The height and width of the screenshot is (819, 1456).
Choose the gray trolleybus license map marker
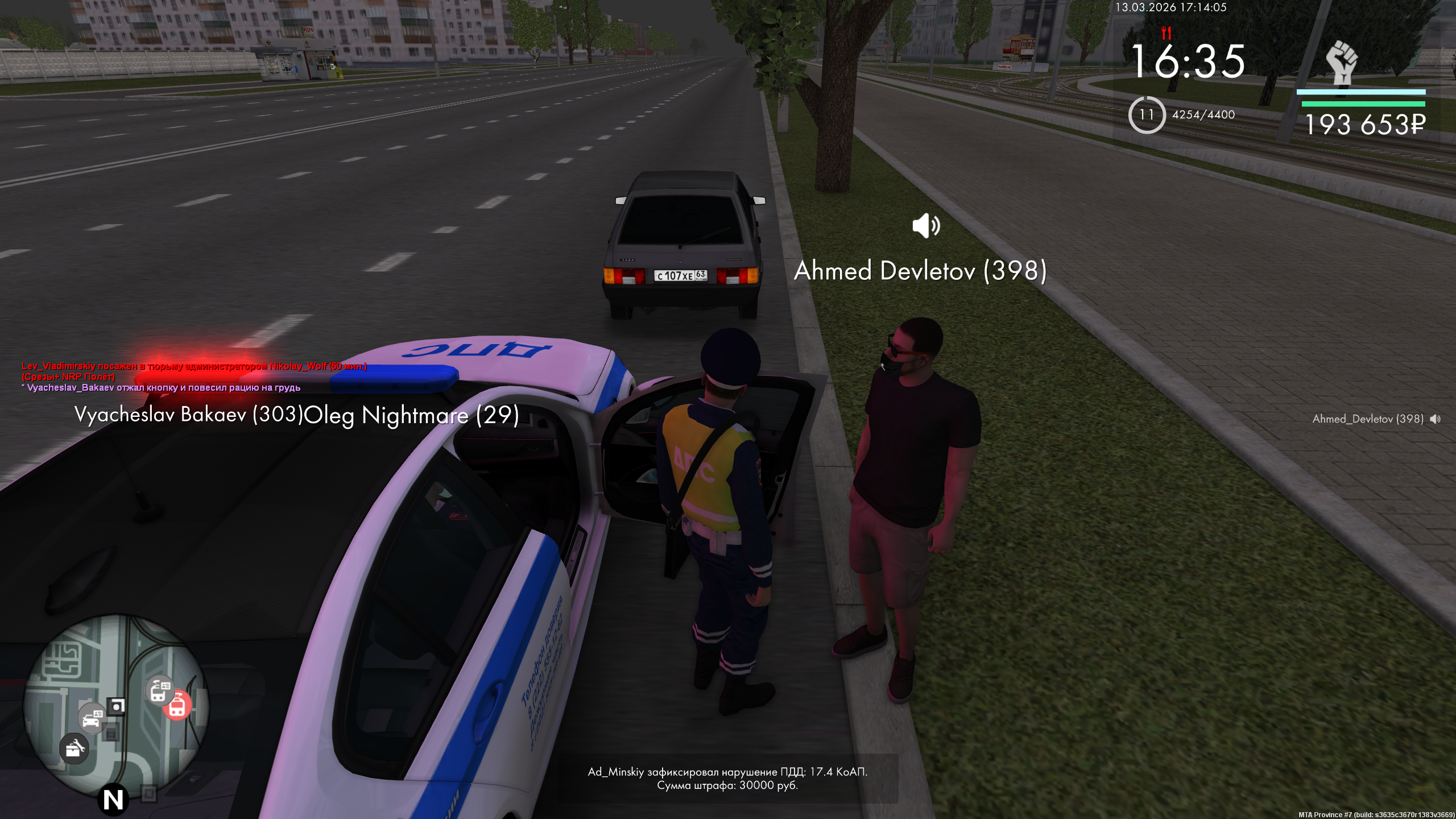160,689
